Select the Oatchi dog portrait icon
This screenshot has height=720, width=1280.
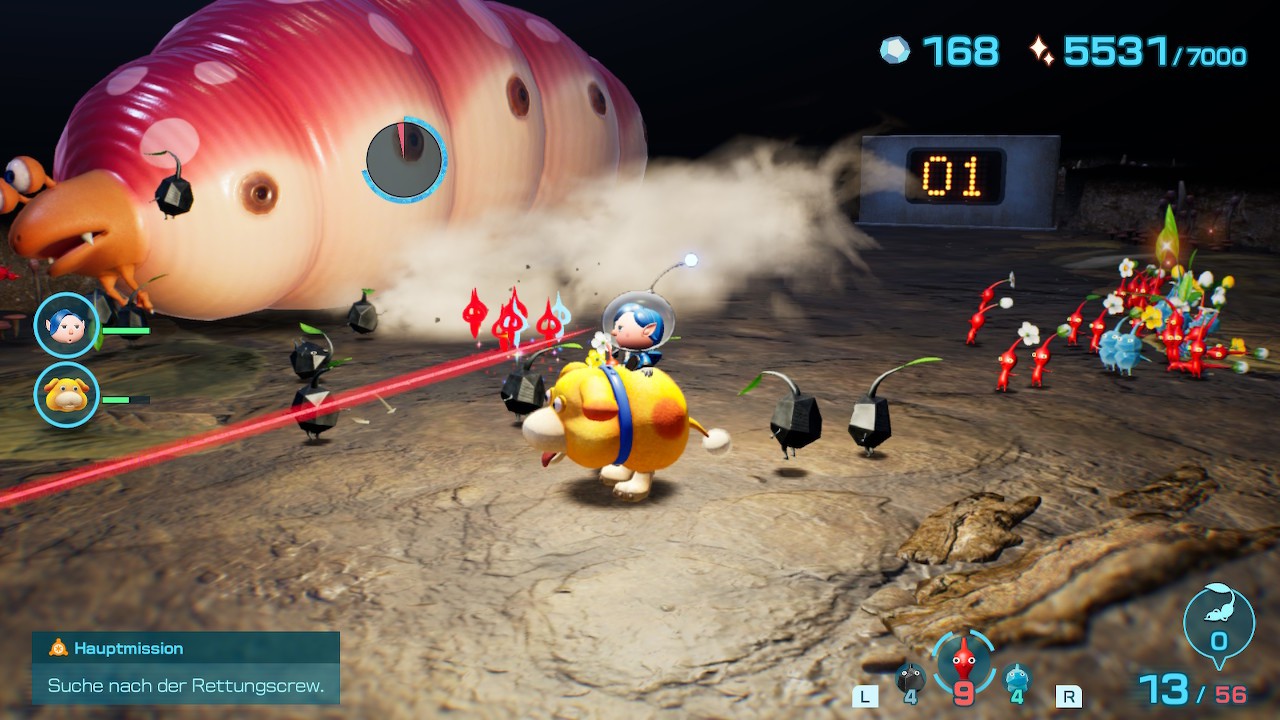[x=66, y=394]
